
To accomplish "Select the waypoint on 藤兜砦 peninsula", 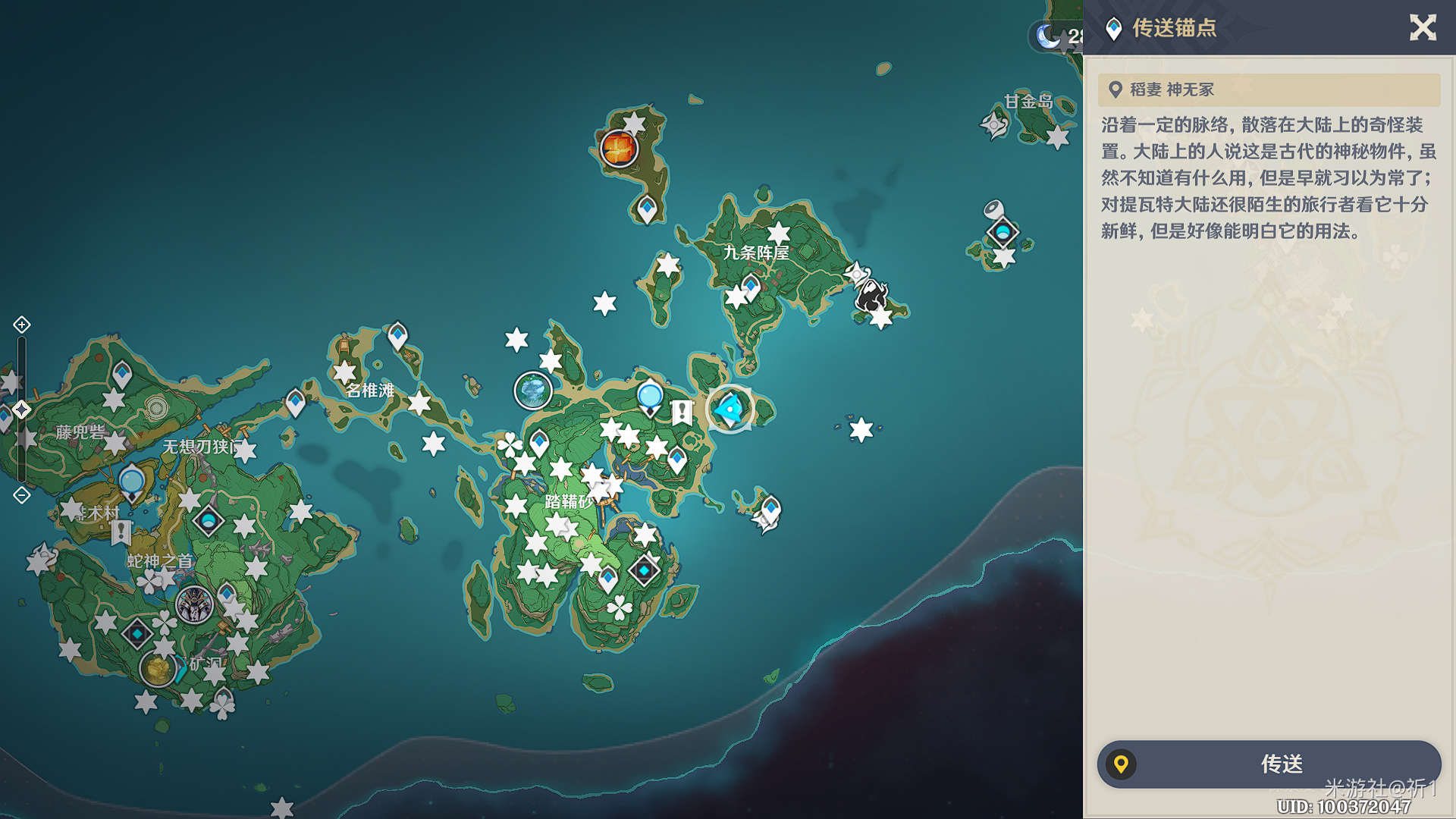I will click(122, 373).
